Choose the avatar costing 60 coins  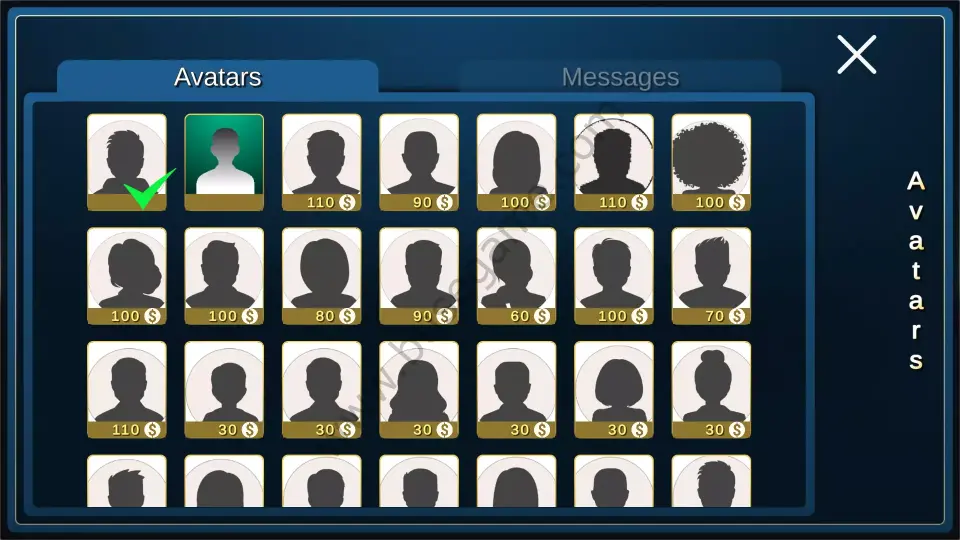coord(516,275)
